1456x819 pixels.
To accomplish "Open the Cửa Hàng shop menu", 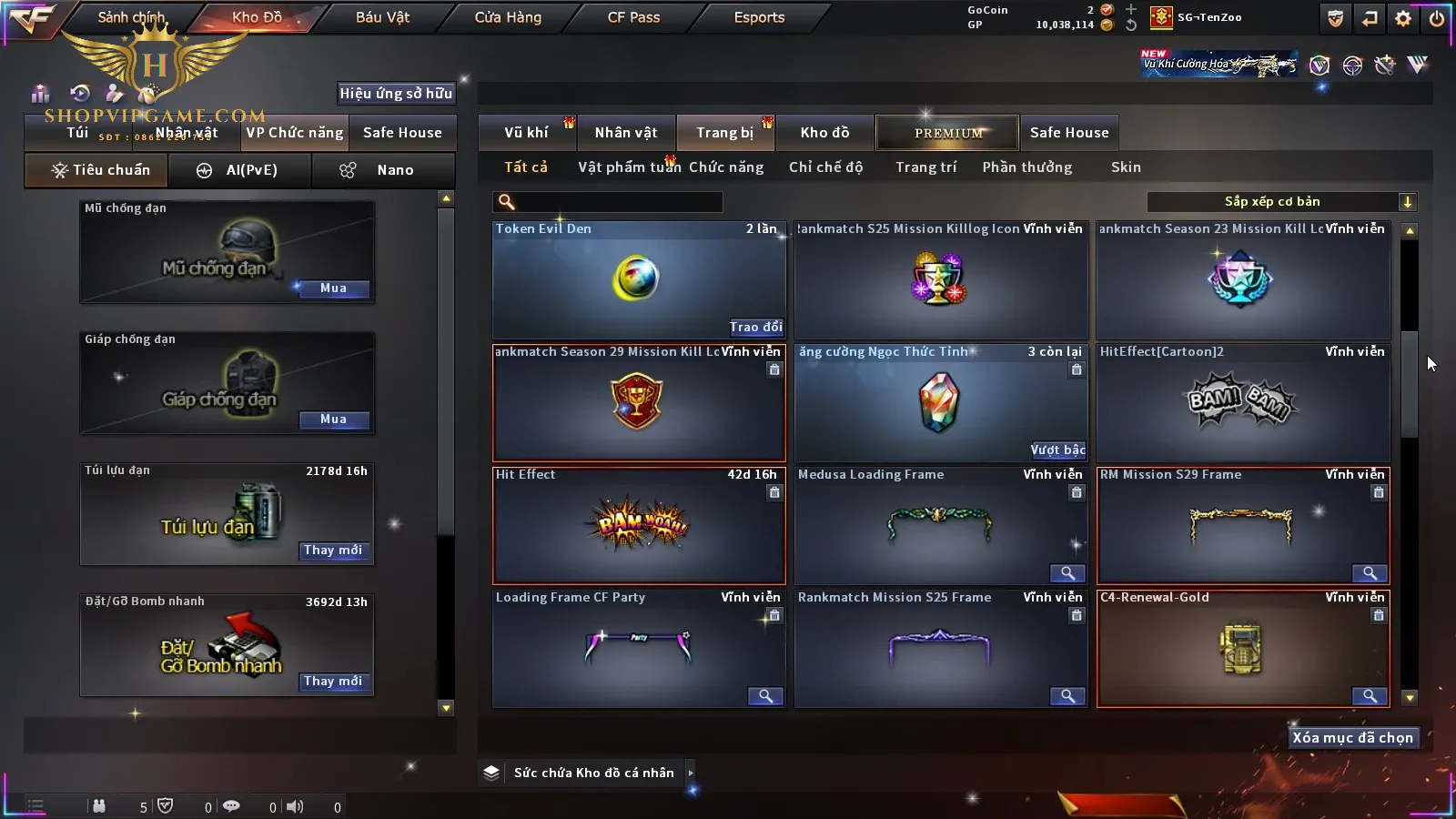I will [508, 17].
